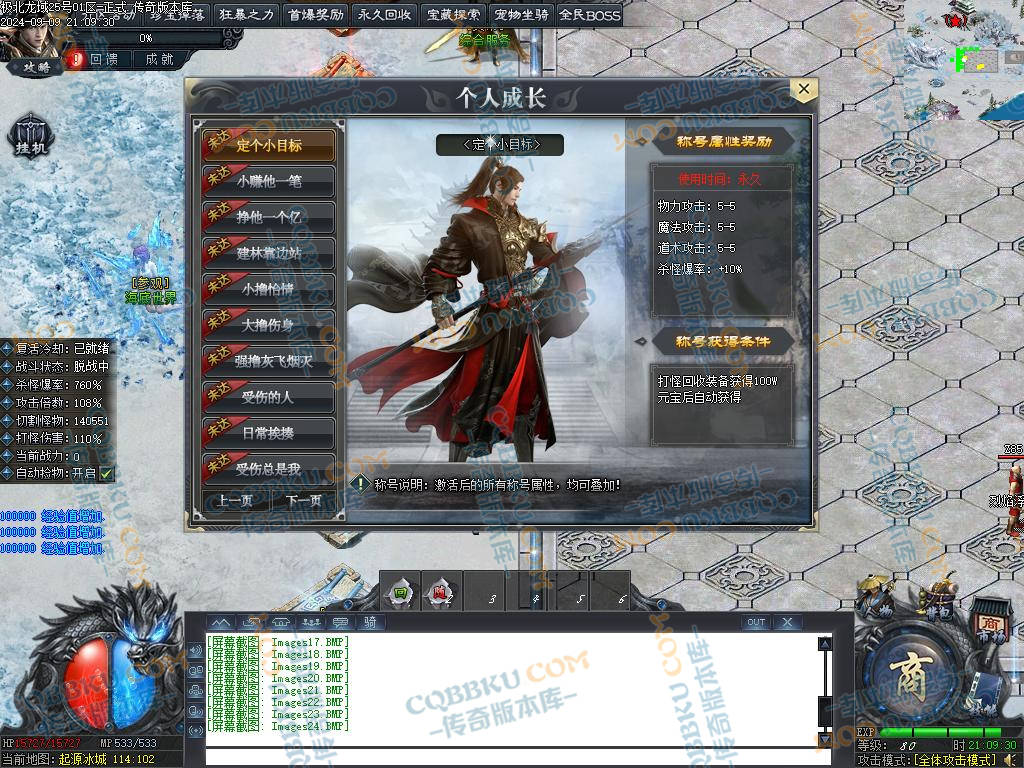This screenshot has width=1024, height=768.
Task: Click the chat OUT button
Action: (756, 622)
